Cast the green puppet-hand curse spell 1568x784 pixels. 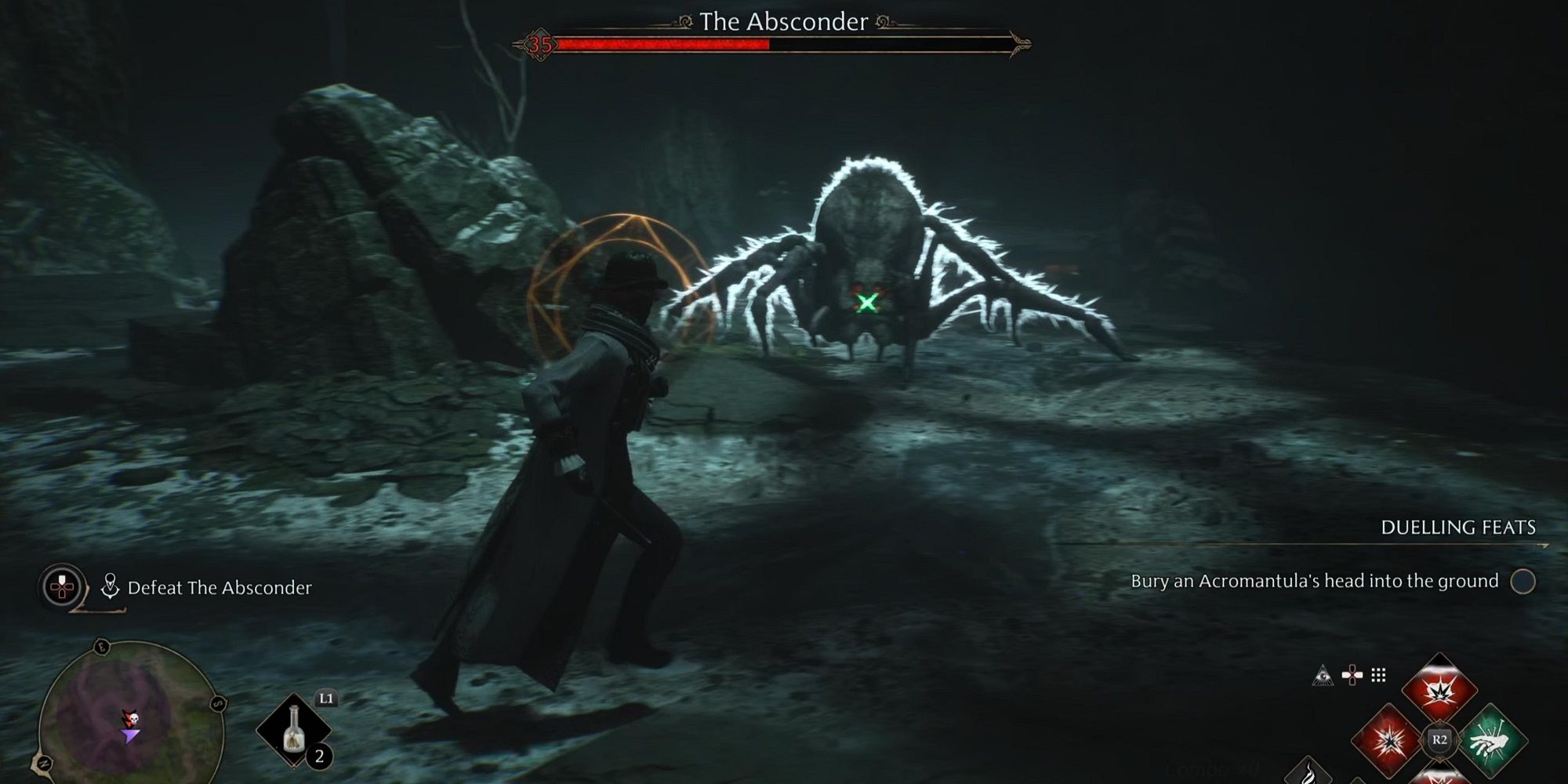(x=1491, y=739)
